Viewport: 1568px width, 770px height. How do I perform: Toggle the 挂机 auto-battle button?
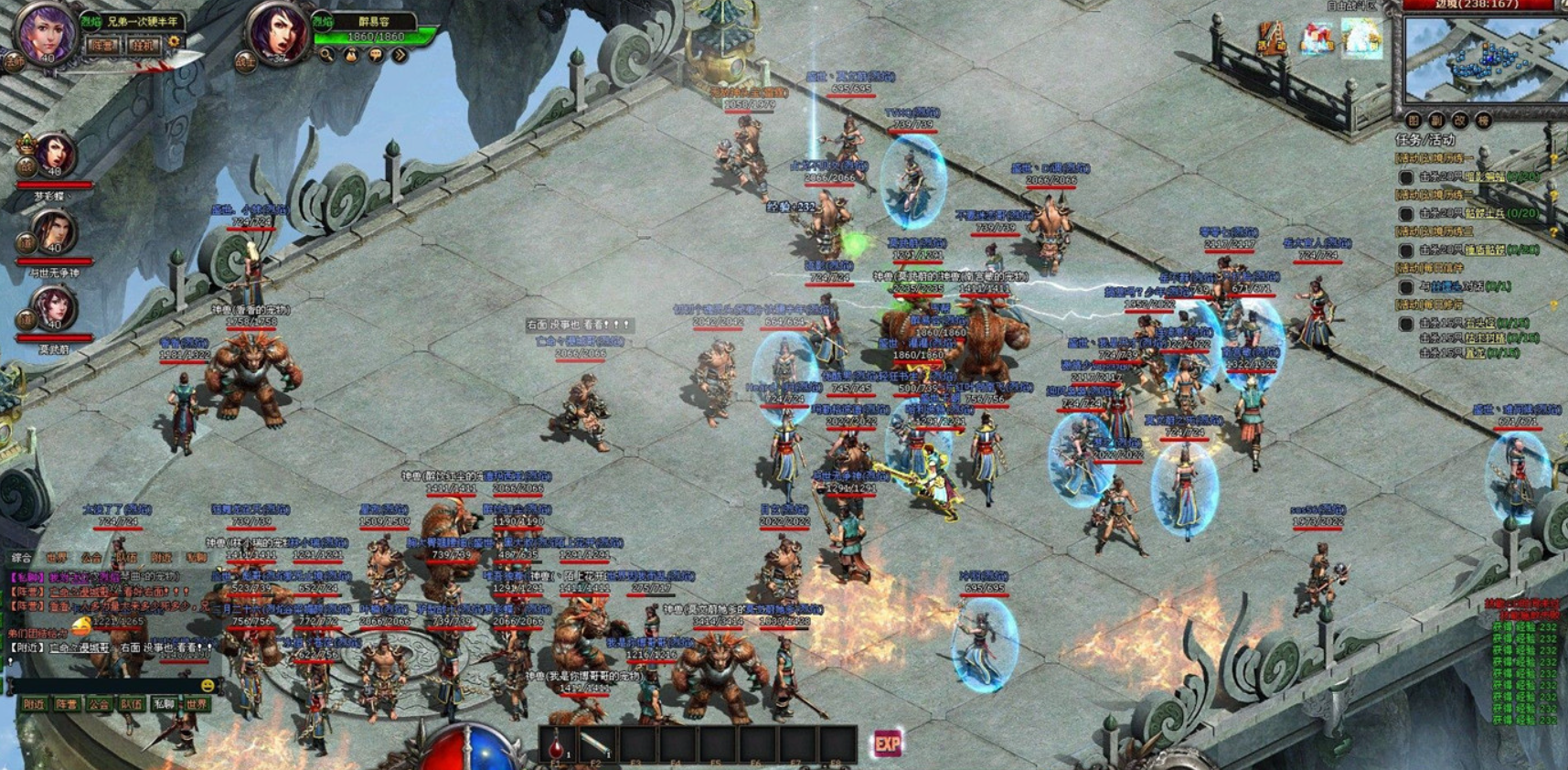tap(143, 45)
